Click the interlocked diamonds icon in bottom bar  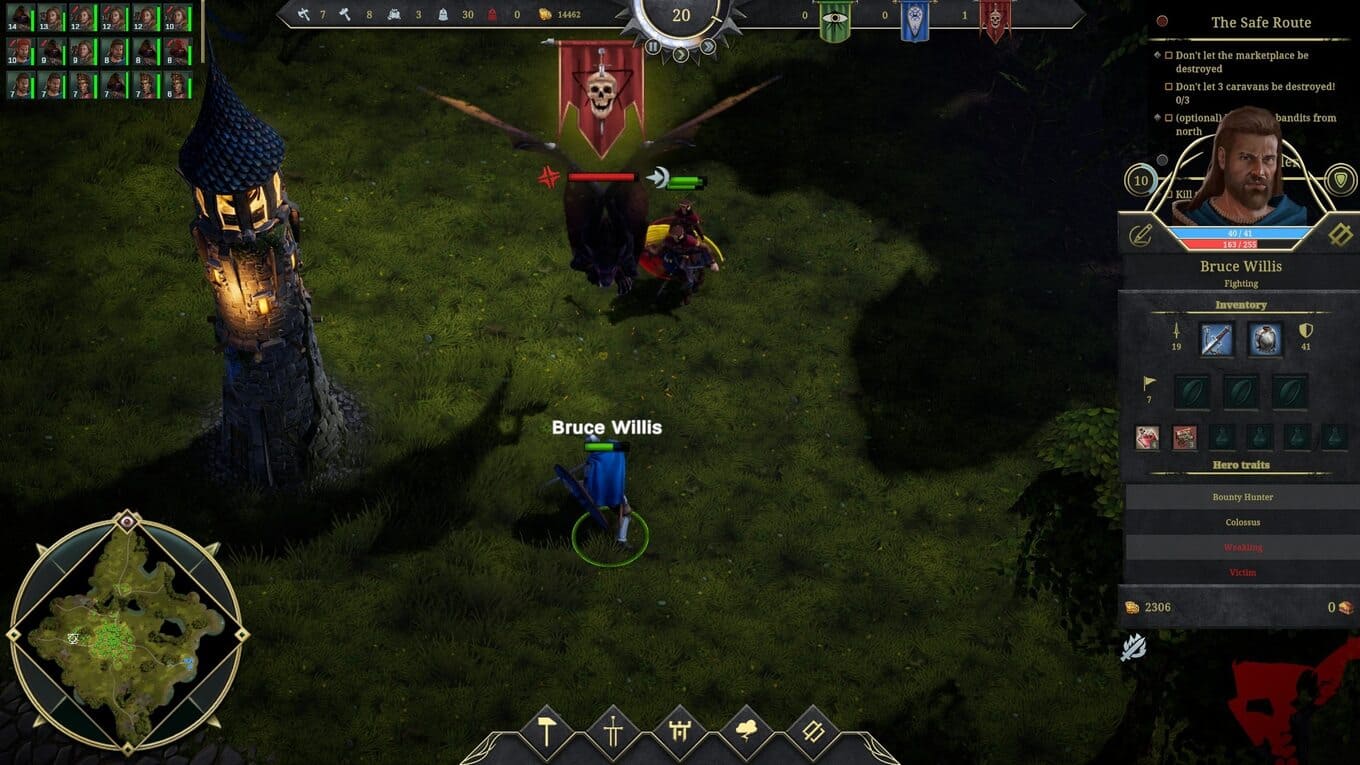(x=813, y=732)
